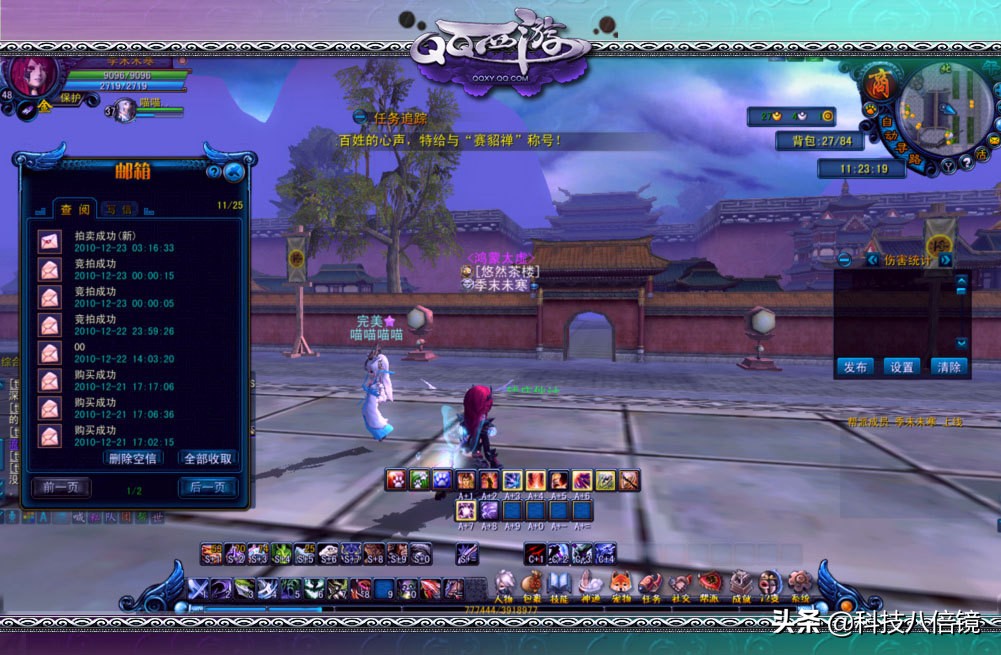Open damage statistics 设置 settings
This screenshot has height=655, width=1001.
(901, 367)
